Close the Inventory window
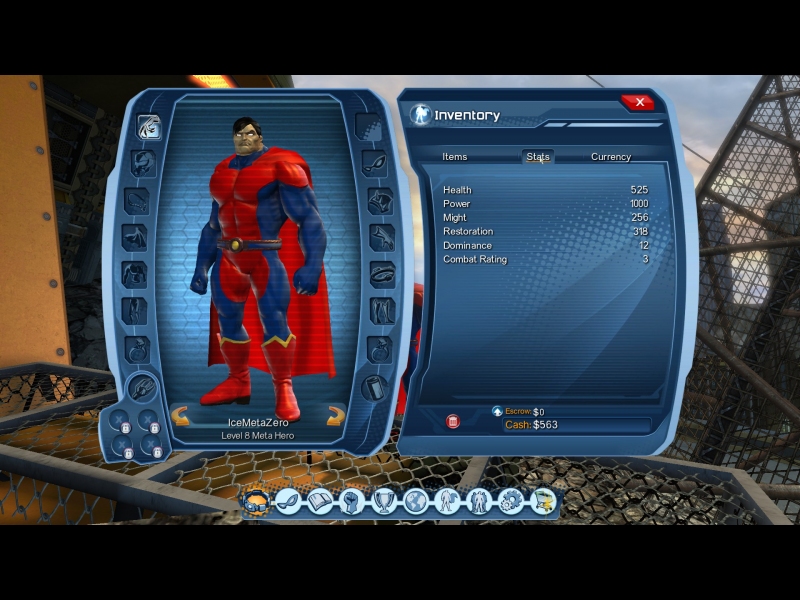Viewport: 800px width, 600px height. [x=637, y=102]
